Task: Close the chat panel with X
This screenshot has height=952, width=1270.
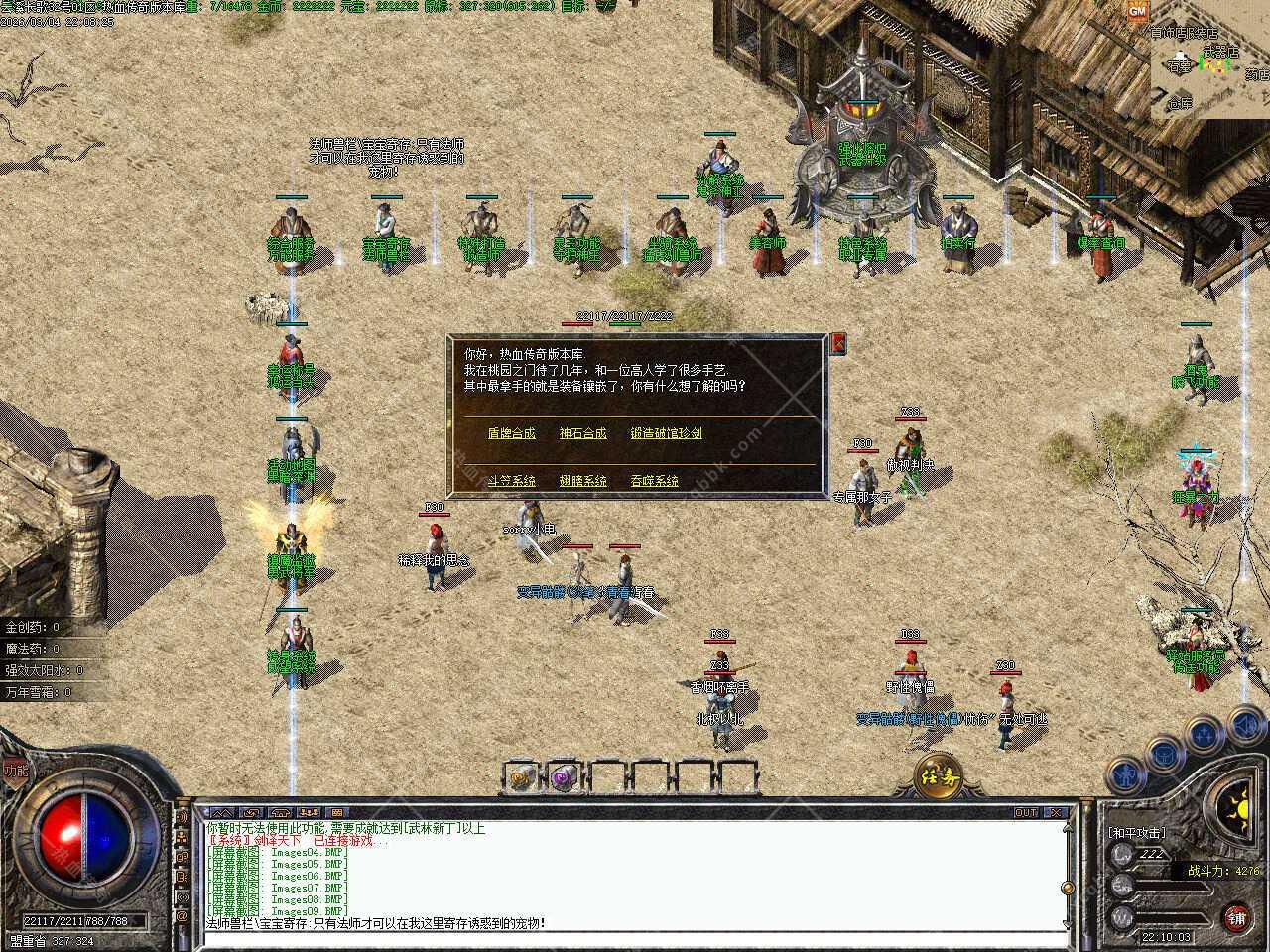Action: 1057,813
